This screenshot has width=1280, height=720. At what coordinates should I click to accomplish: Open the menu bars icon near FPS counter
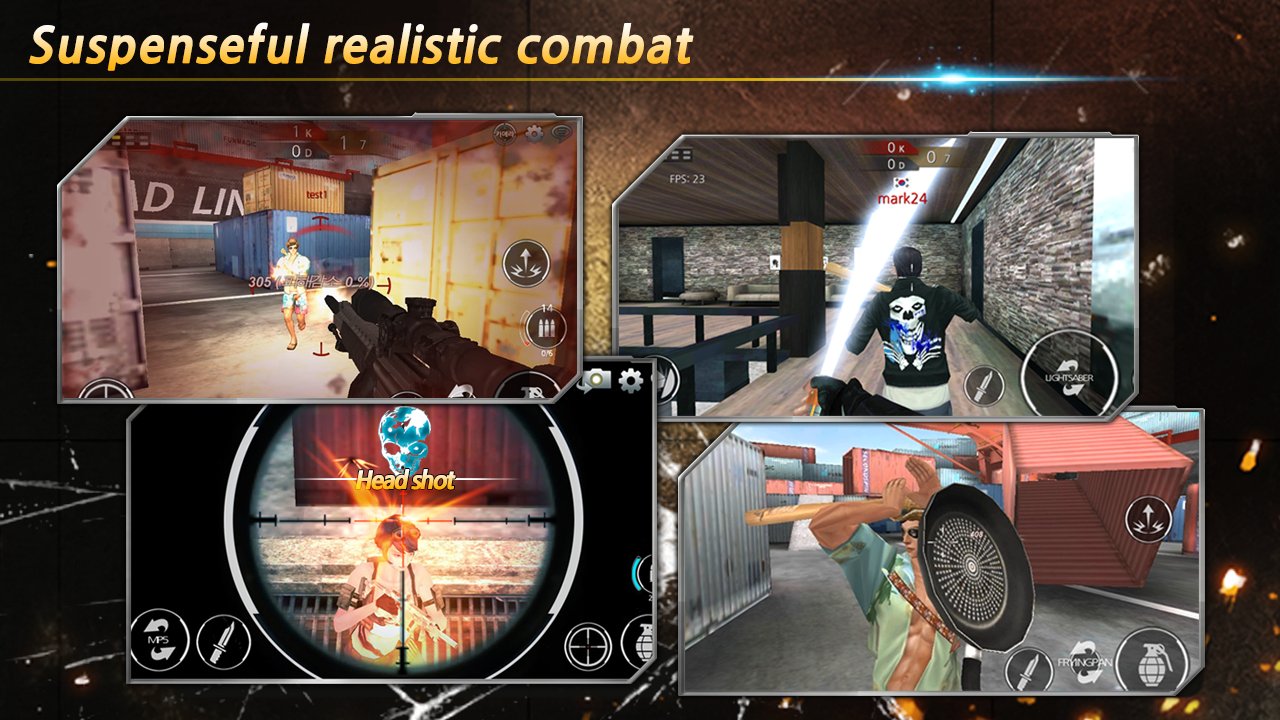[x=679, y=155]
